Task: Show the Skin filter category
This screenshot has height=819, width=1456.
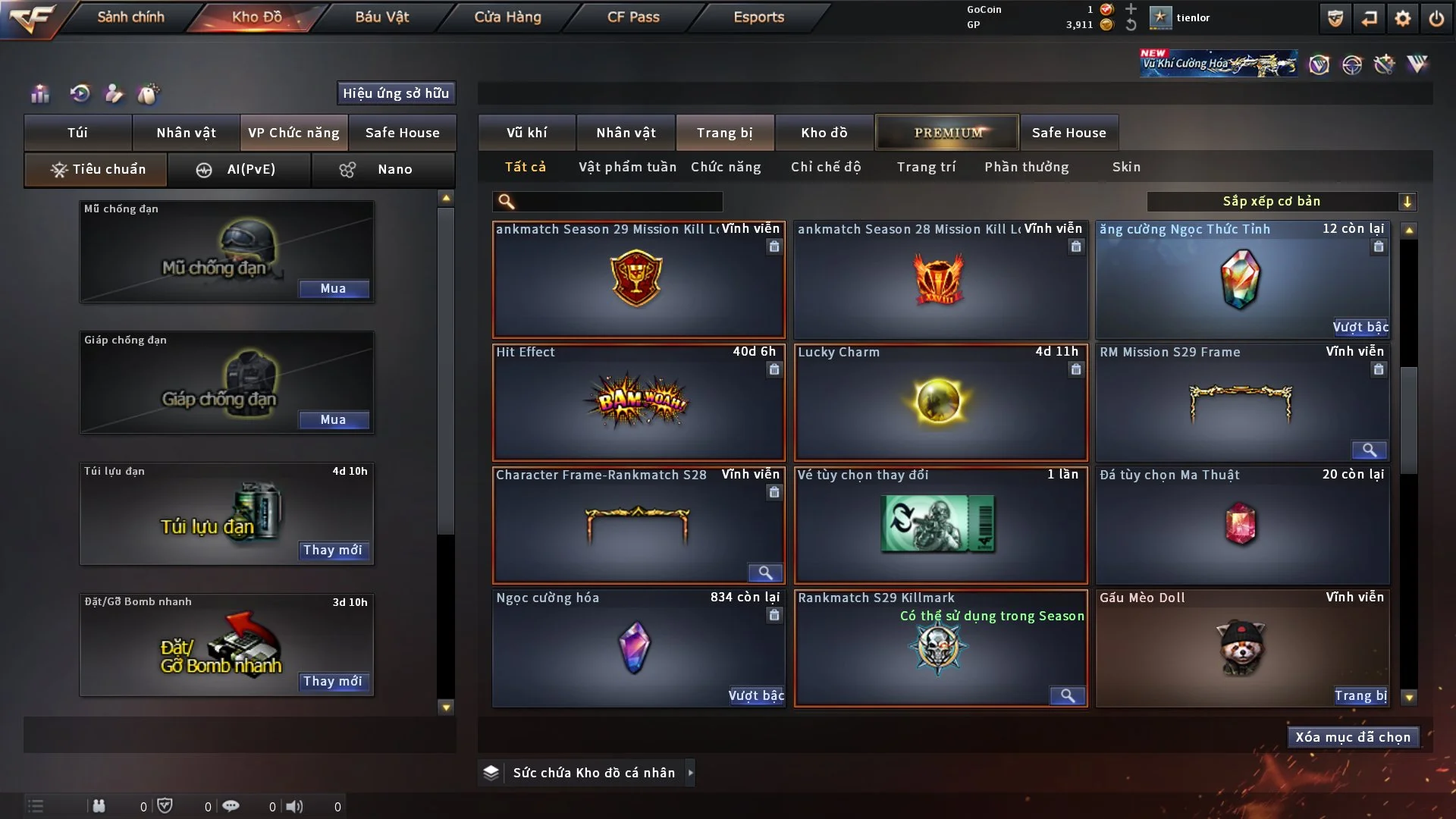Action: click(1126, 167)
